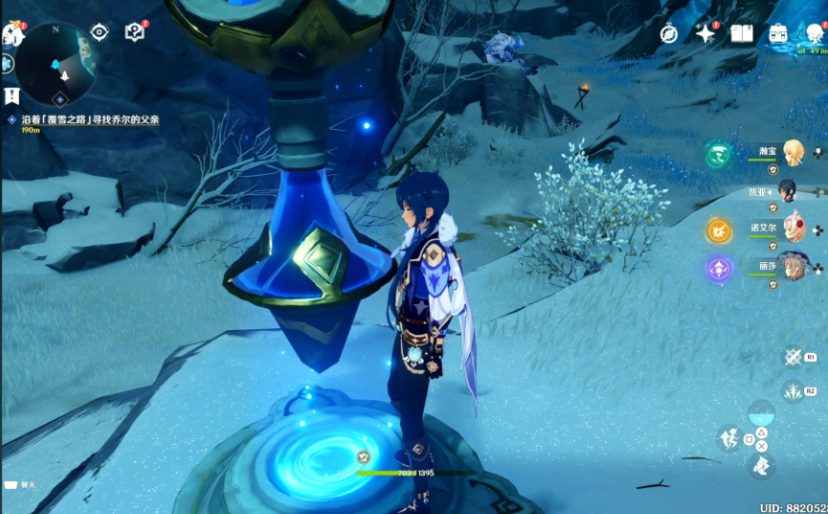Switch to party member 瀚宝
828x514 pixels.
coord(792,152)
